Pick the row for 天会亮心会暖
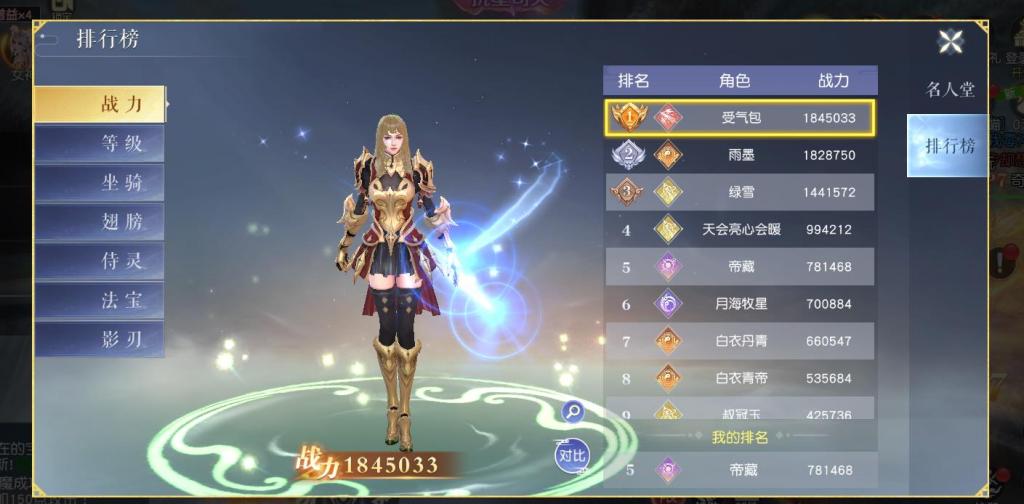1024x504 pixels. click(x=740, y=229)
